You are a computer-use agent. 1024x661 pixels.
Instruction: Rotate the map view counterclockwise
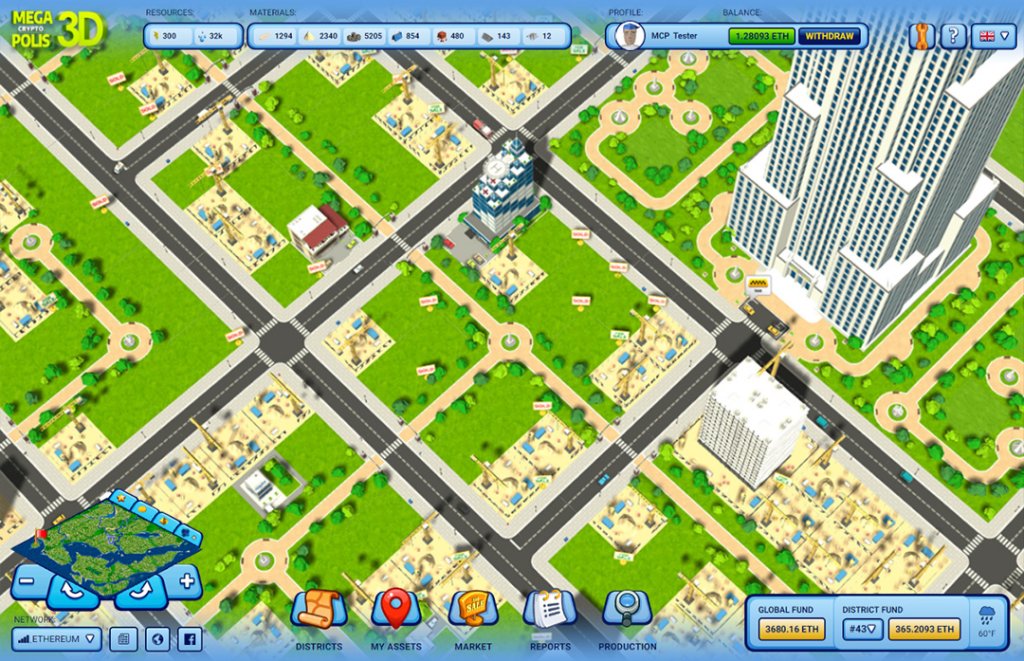[x=73, y=591]
